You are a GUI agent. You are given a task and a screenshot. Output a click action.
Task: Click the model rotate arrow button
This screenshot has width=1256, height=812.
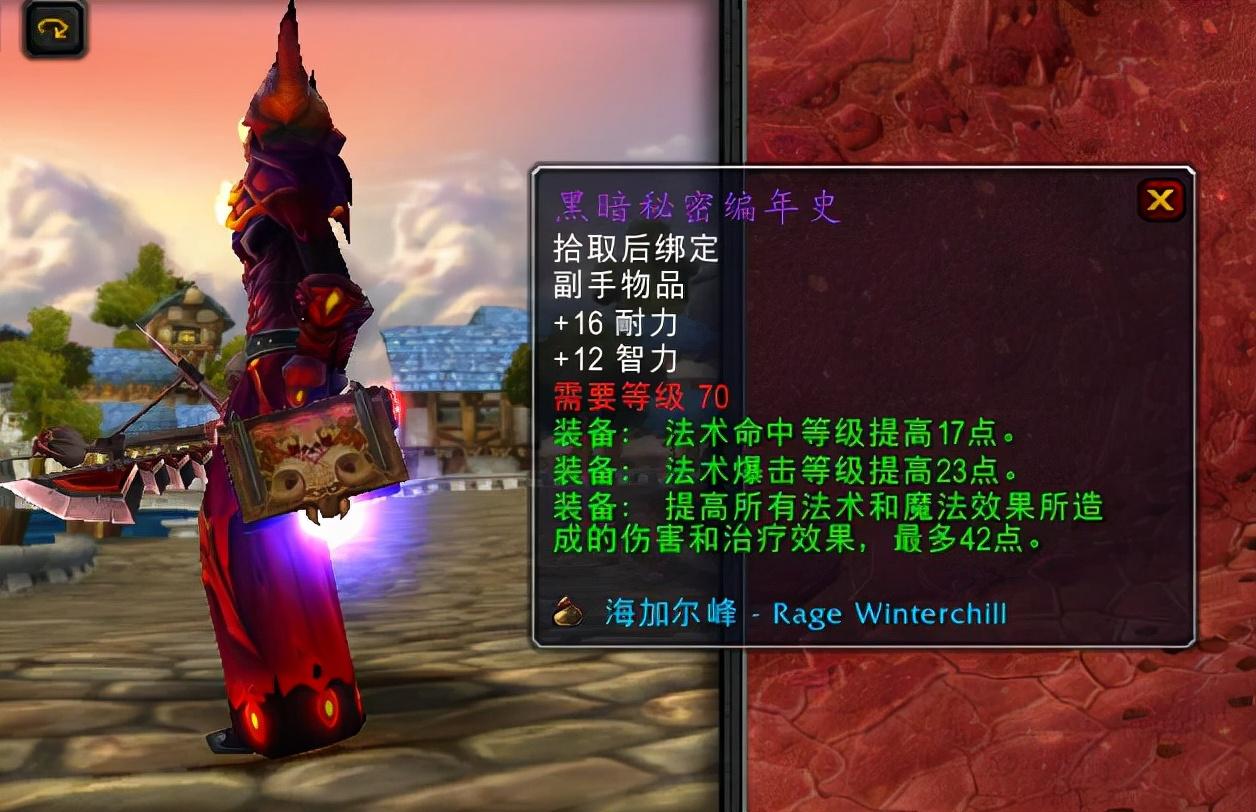[x=54, y=28]
